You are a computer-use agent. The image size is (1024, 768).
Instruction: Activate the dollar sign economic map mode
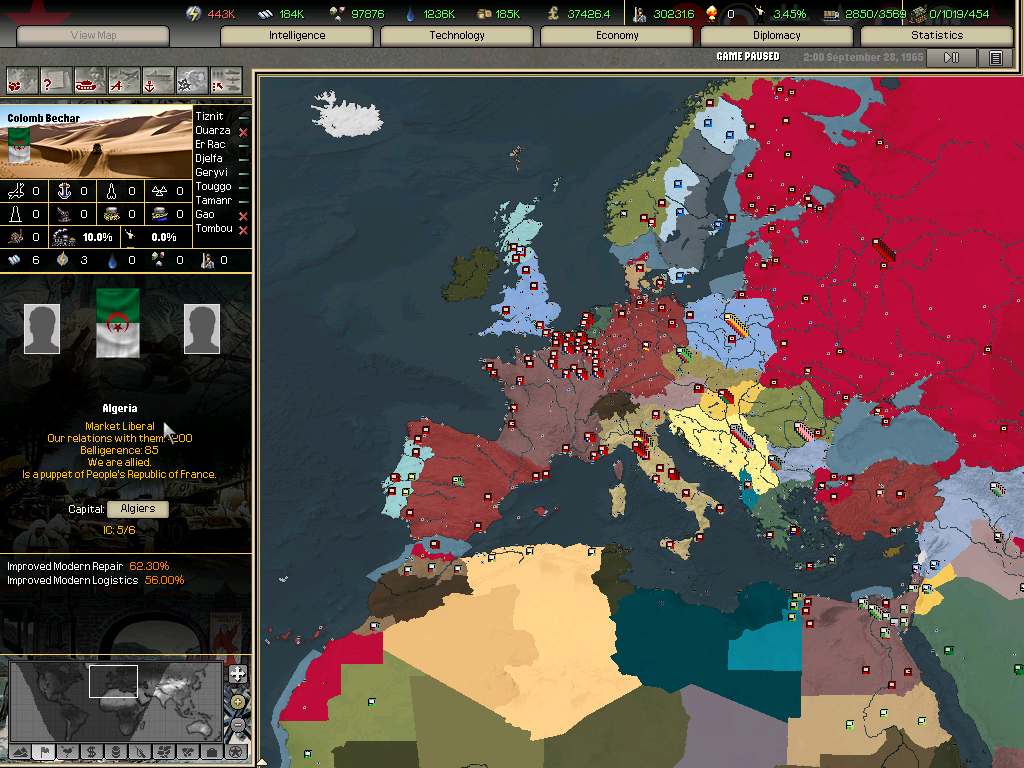pos(91,752)
